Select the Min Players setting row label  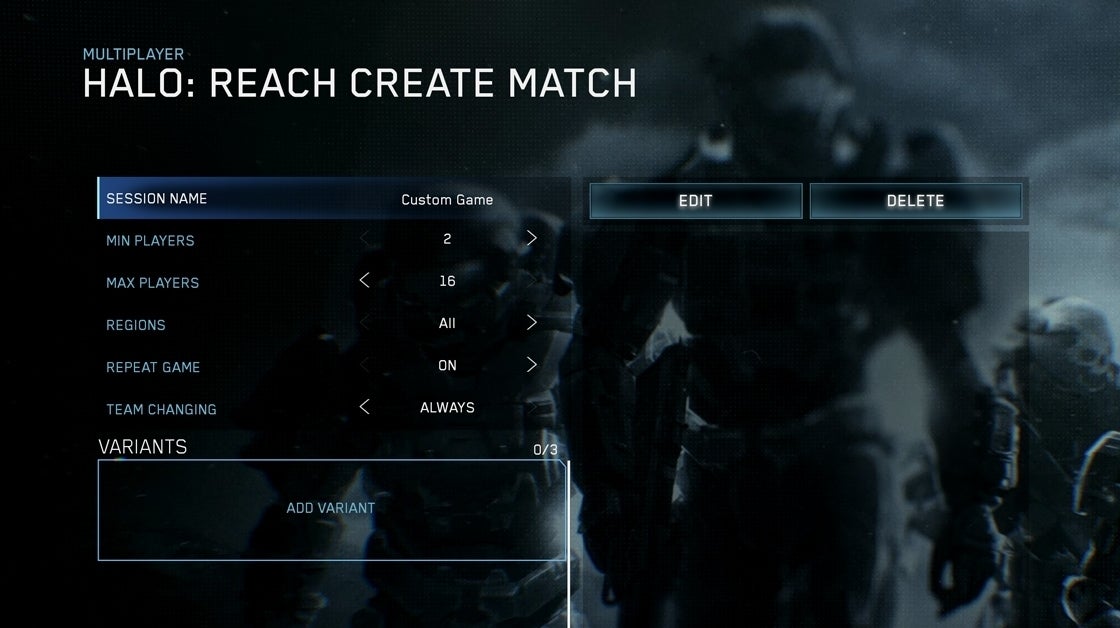point(150,241)
